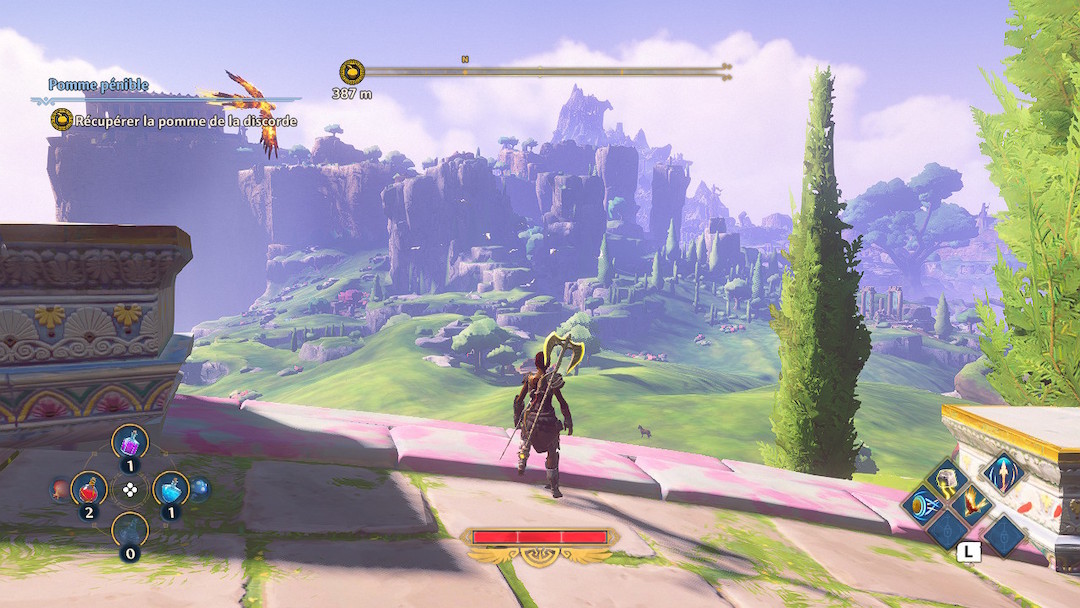Click the compass bar's north marker

click(x=465, y=60)
